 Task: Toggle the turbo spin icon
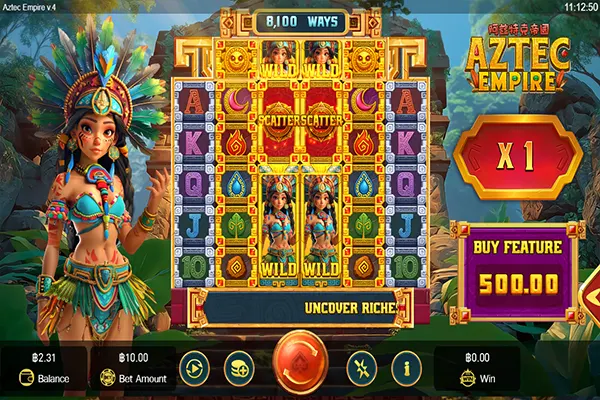pyautogui.click(x=360, y=367)
